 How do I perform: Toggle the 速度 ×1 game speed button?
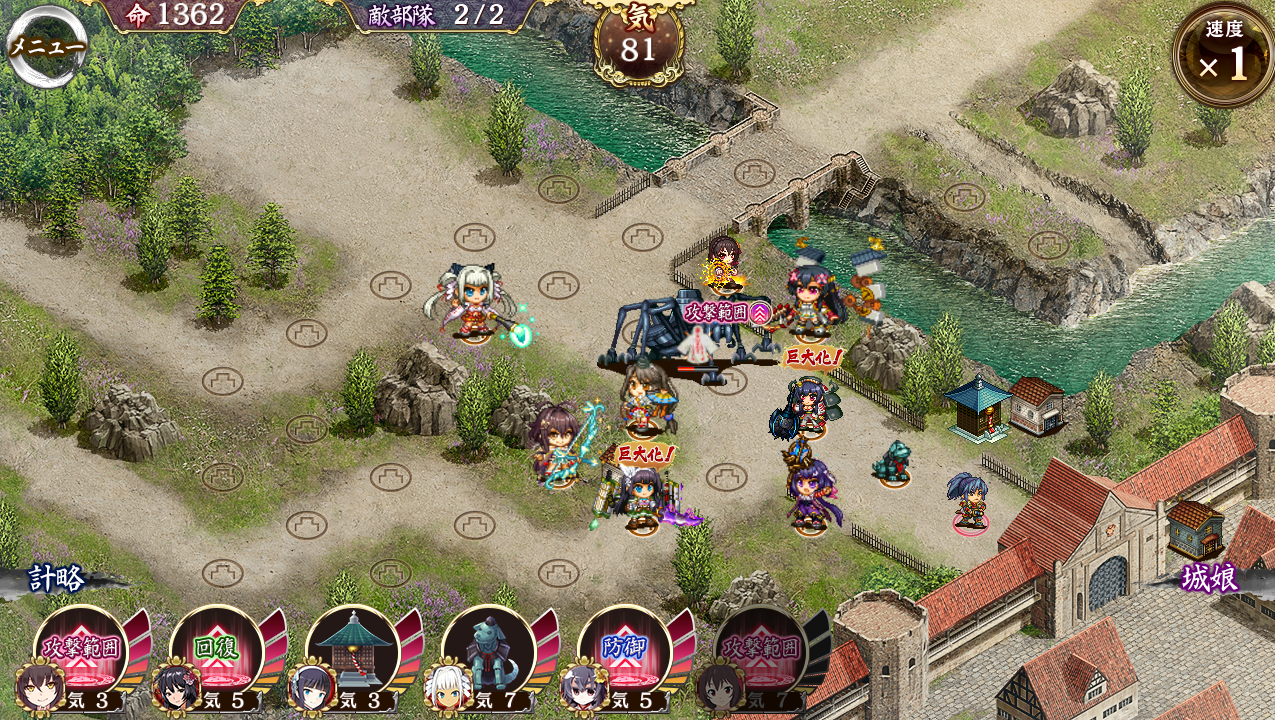1222,56
